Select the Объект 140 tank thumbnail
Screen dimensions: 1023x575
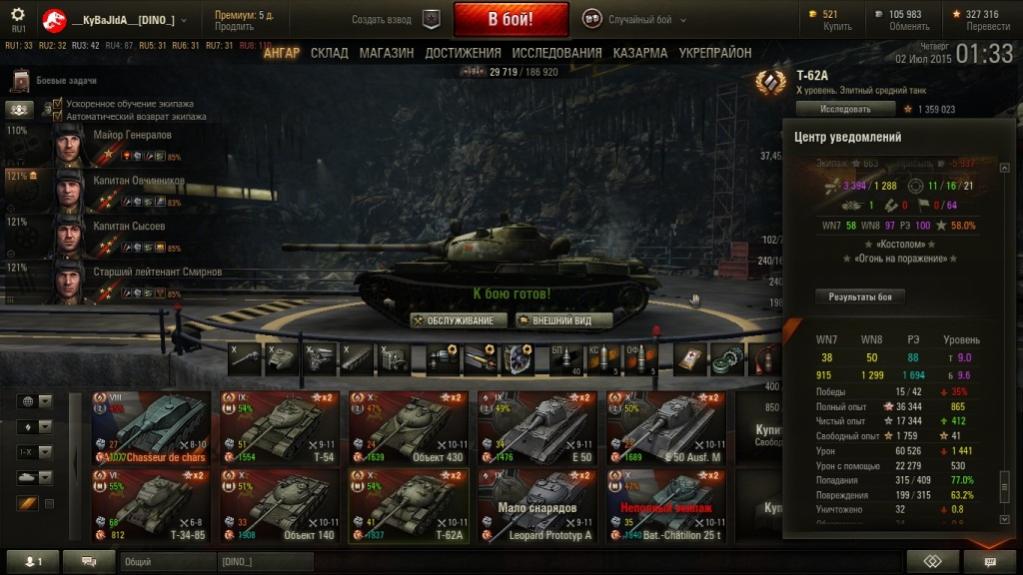coord(280,505)
